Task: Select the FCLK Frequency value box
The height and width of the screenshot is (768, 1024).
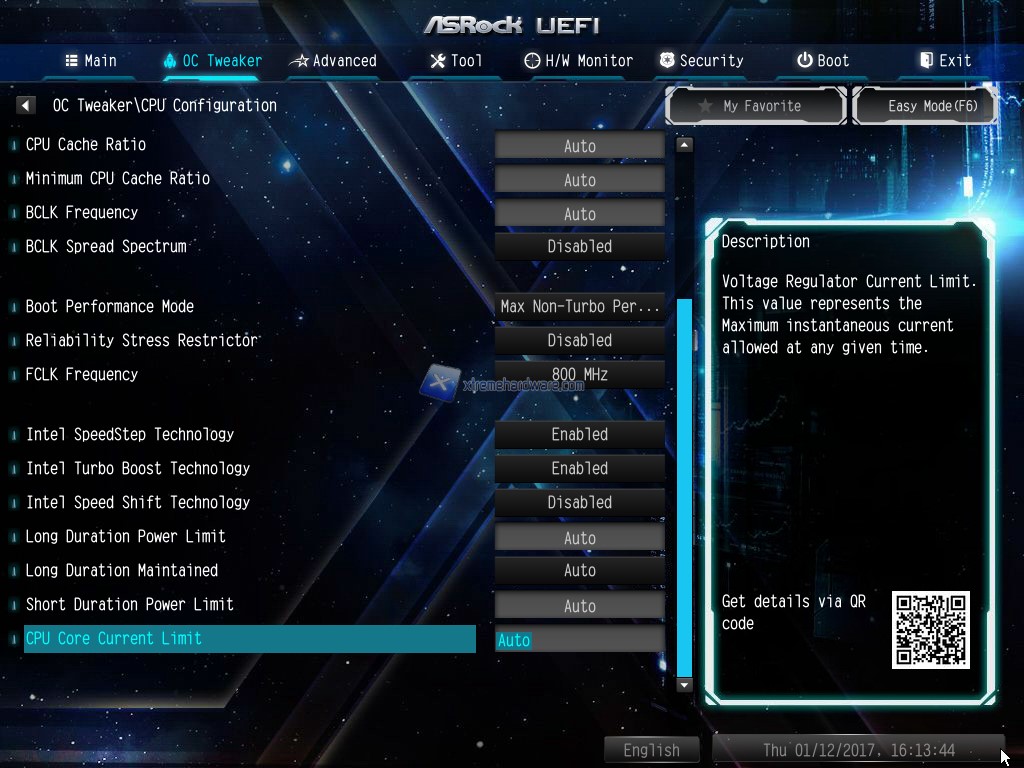Action: tap(580, 375)
